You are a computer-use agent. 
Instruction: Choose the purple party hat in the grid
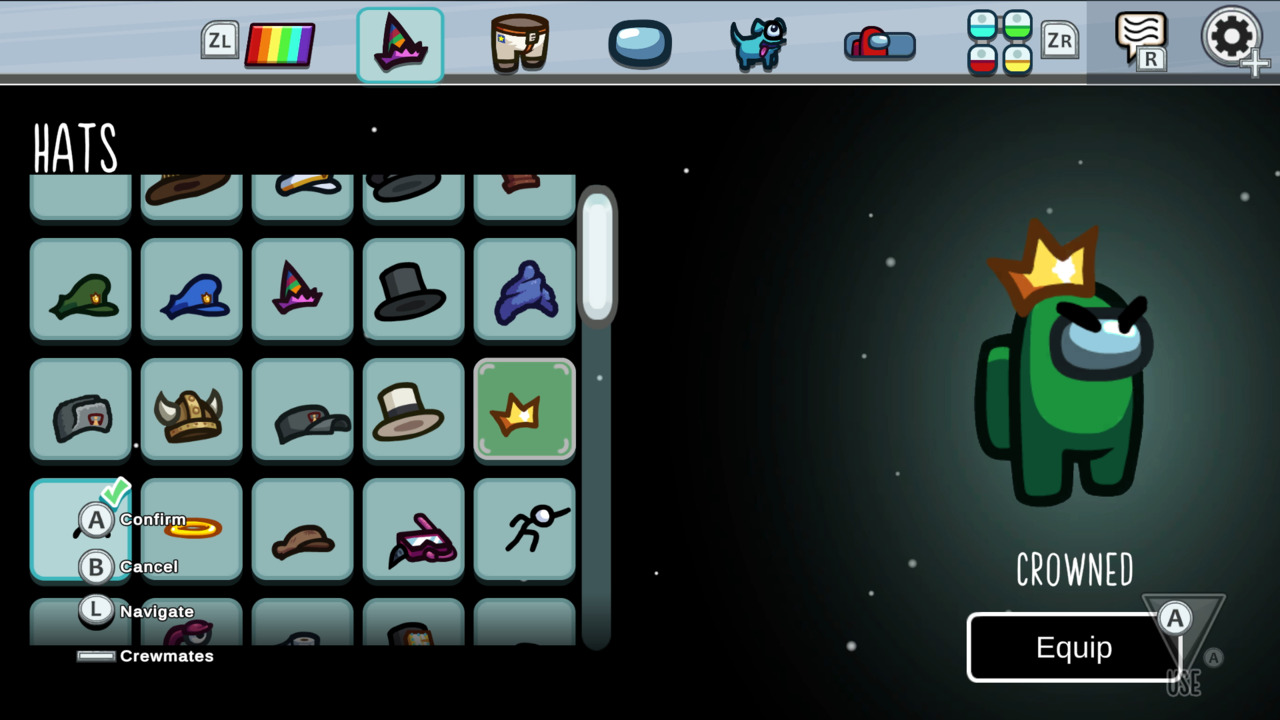pos(302,290)
